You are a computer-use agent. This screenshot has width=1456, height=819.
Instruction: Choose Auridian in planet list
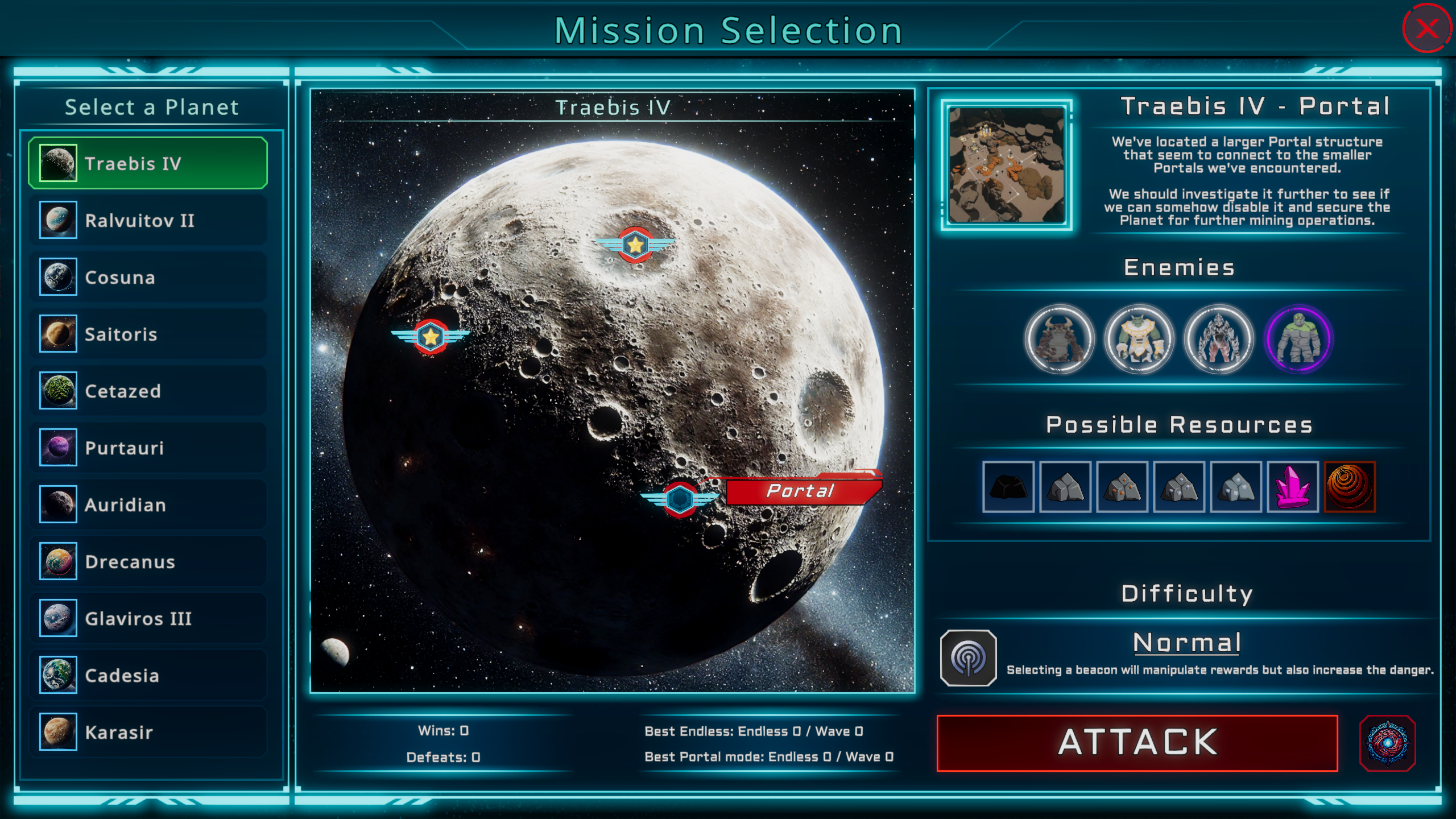[148, 504]
